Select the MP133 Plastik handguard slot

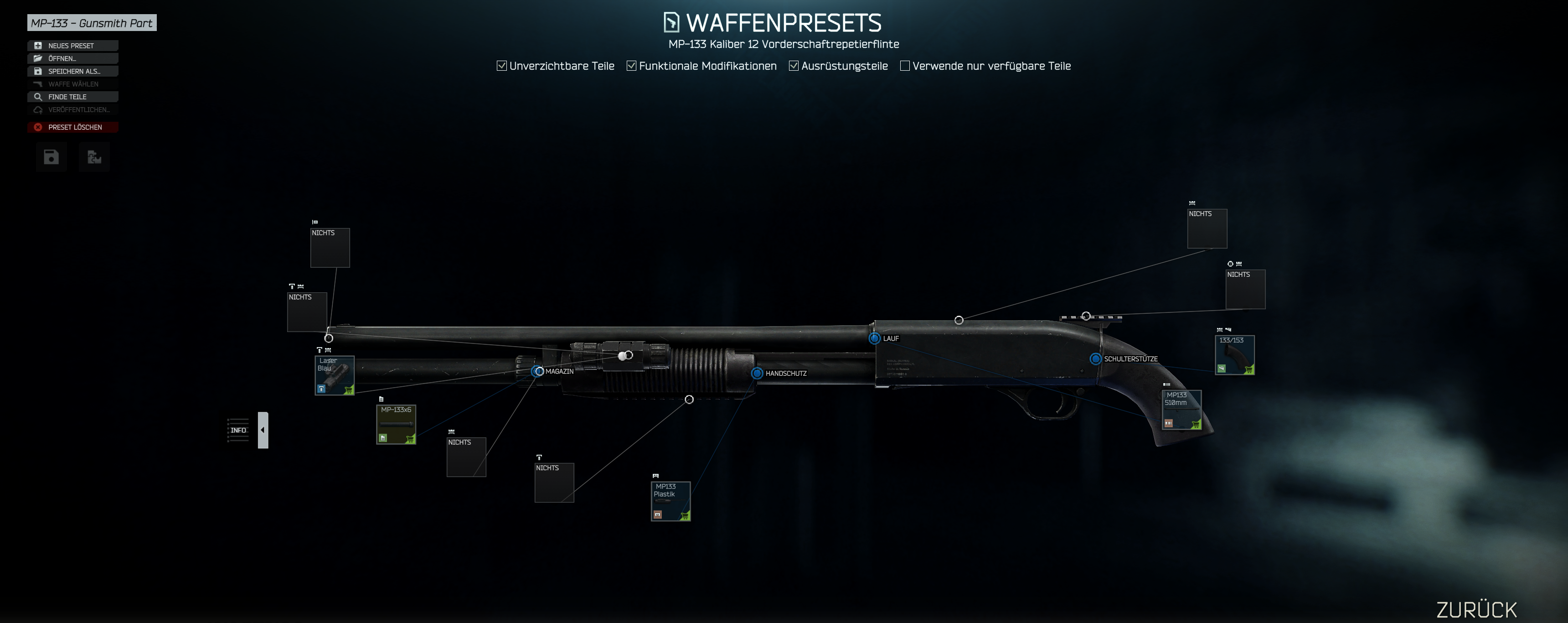[x=670, y=501]
